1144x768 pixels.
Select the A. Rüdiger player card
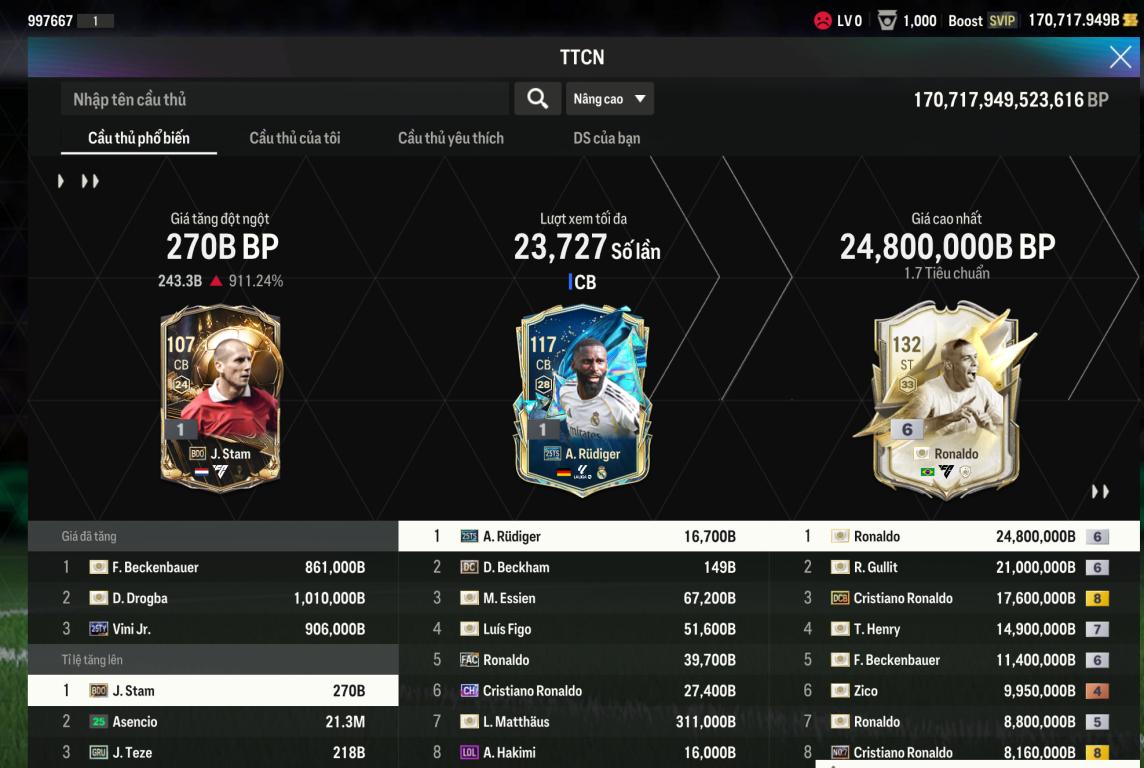click(x=582, y=398)
